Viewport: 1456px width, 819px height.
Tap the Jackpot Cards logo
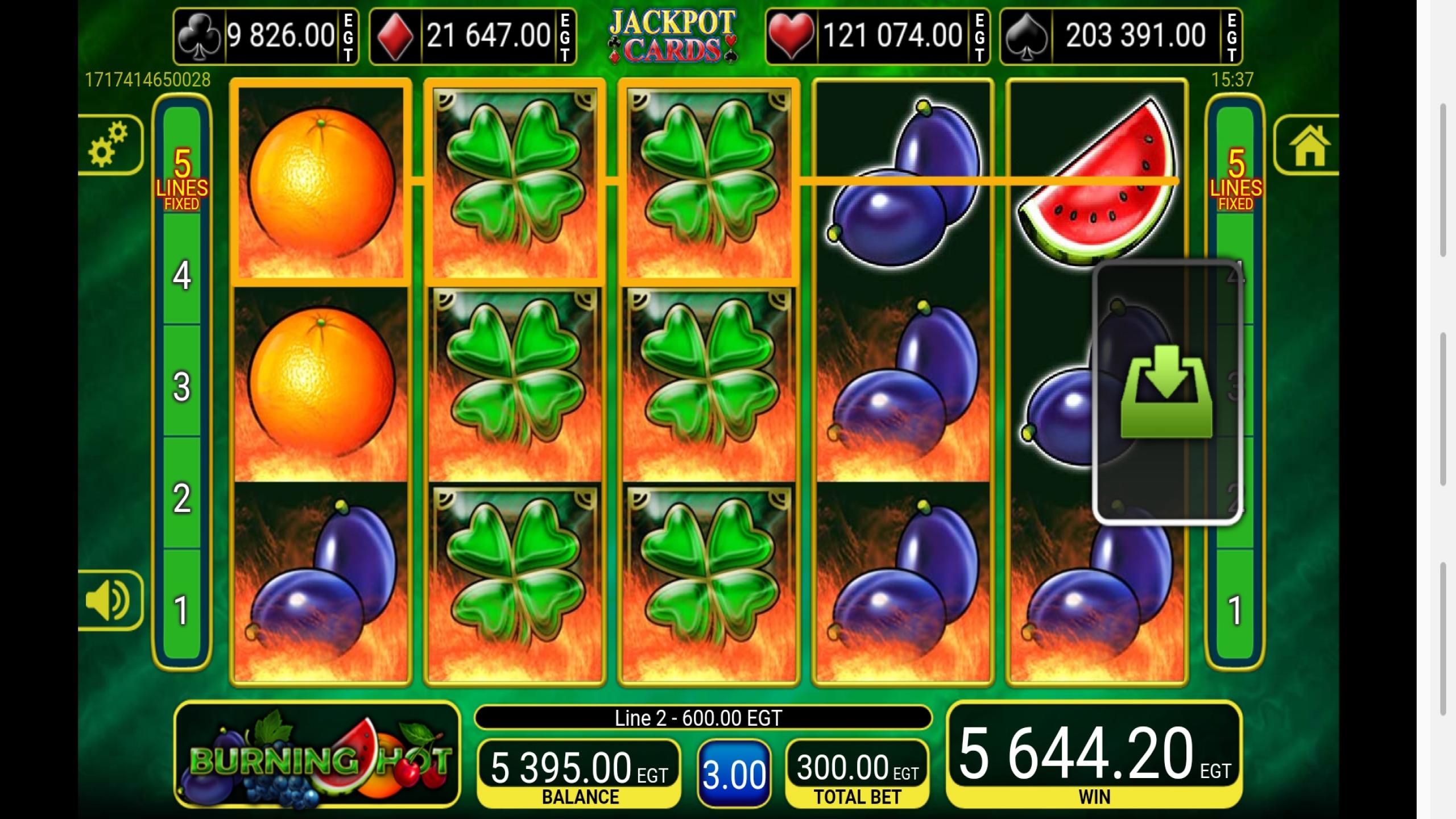tap(672, 35)
